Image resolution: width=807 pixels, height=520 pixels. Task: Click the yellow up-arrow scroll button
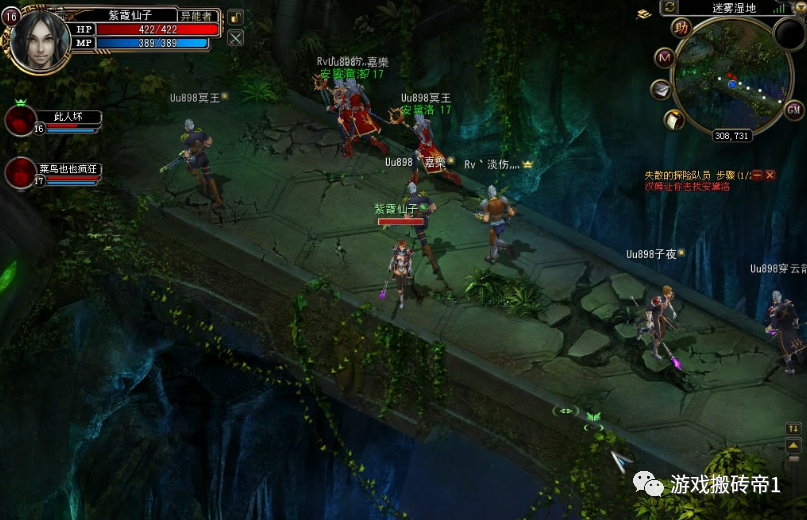tap(793, 446)
